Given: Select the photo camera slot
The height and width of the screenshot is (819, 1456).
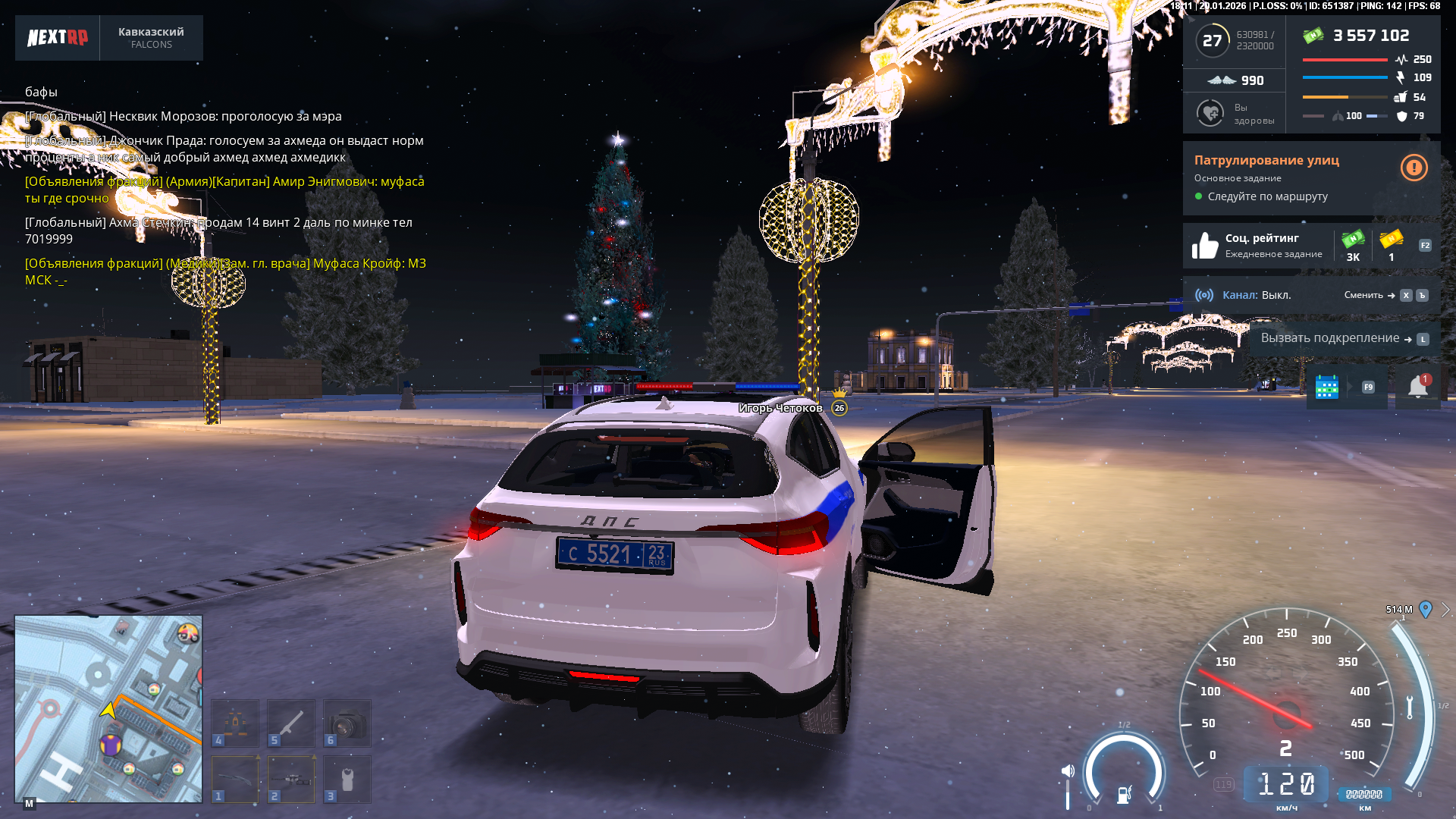Looking at the screenshot, I should (347, 723).
